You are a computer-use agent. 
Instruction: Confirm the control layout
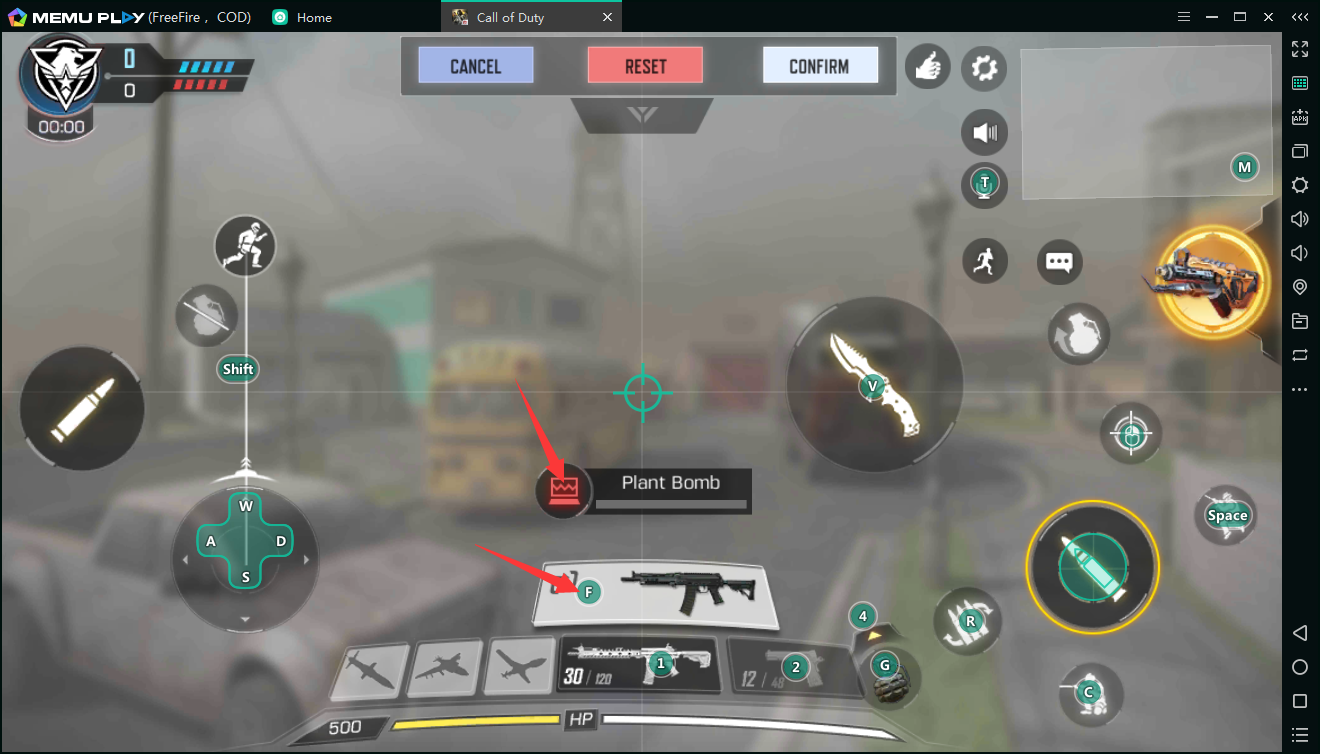(819, 66)
